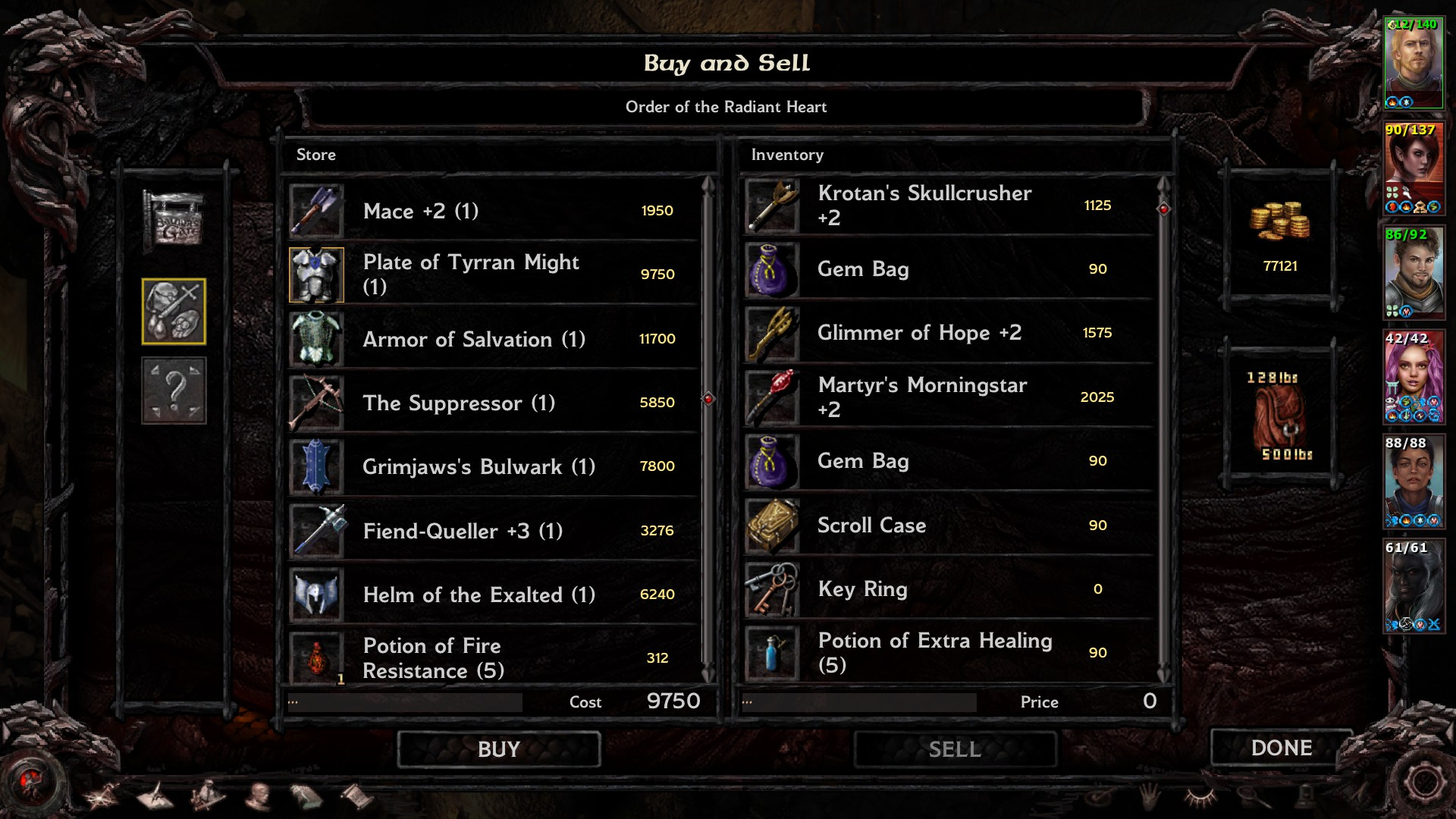Select Martyr's Morningstar +2 to sell
The height and width of the screenshot is (819, 1456).
click(x=948, y=397)
